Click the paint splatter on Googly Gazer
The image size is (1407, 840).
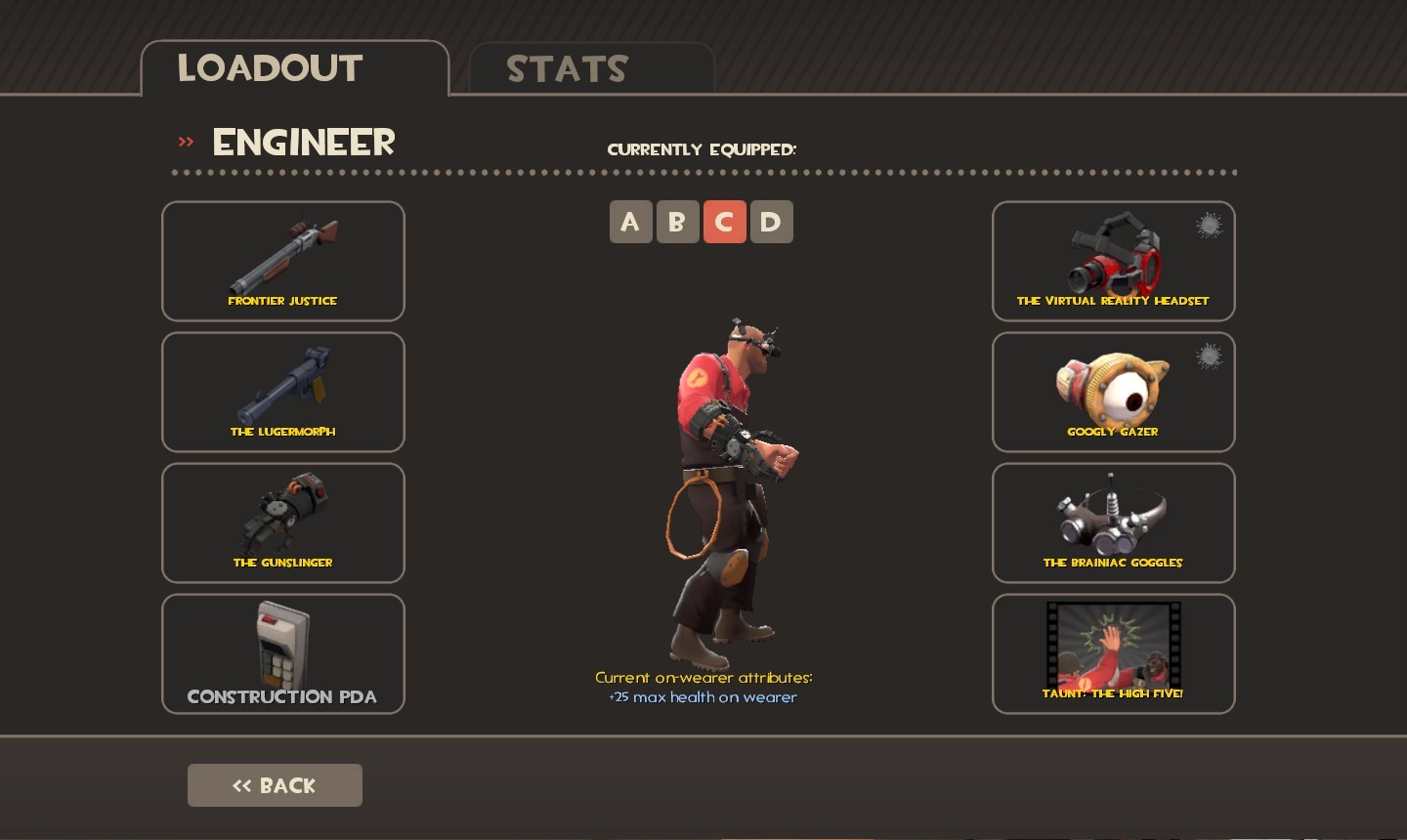click(x=1209, y=357)
